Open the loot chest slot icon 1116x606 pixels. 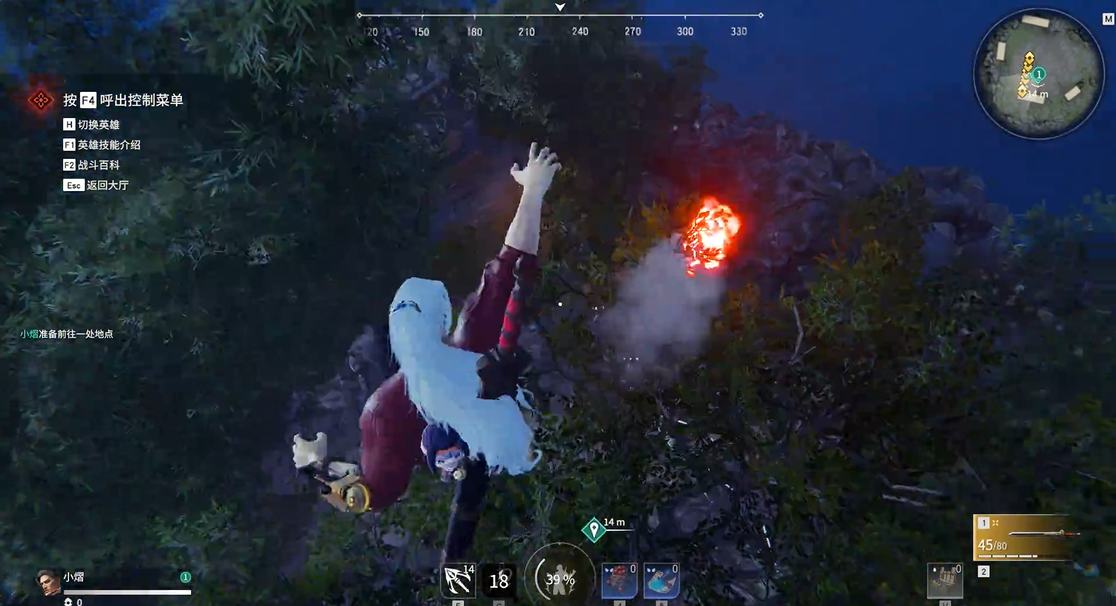(x=944, y=580)
